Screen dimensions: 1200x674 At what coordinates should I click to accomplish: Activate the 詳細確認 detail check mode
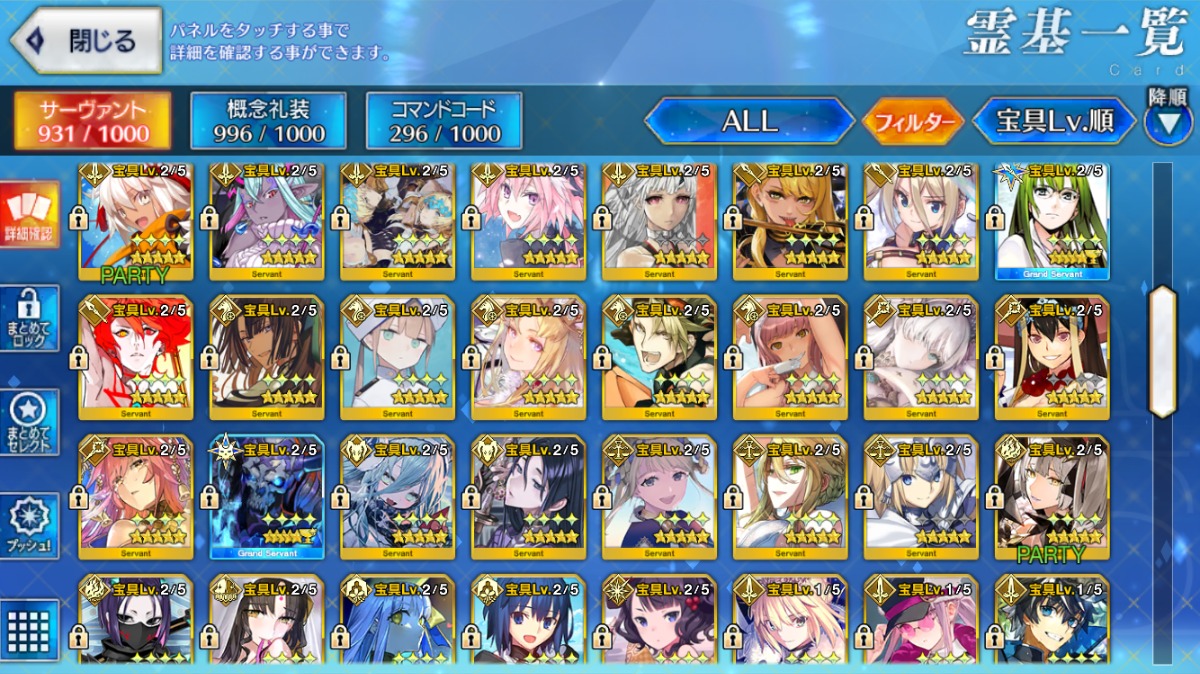click(29, 214)
